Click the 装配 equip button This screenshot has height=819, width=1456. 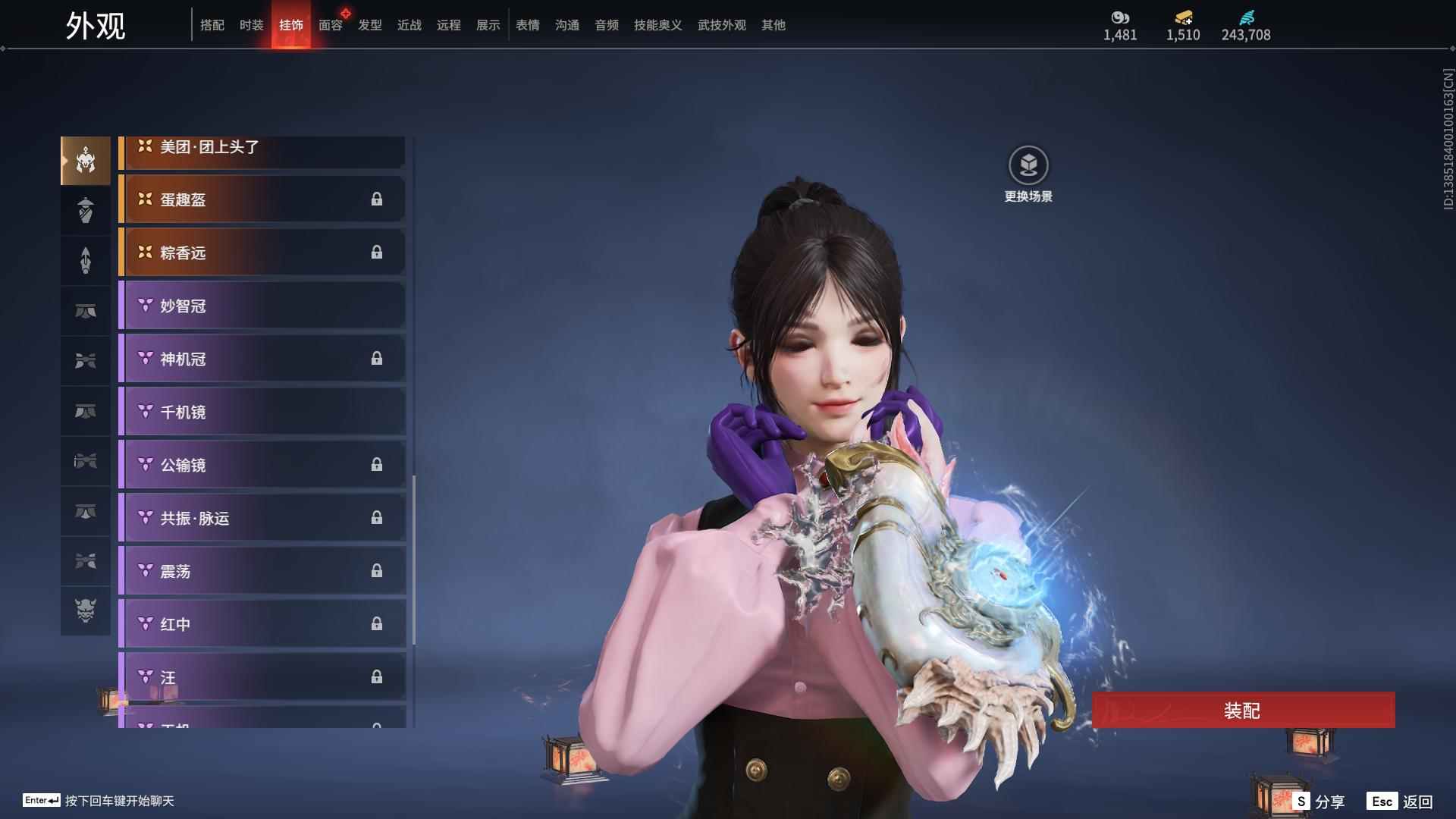tap(1242, 711)
